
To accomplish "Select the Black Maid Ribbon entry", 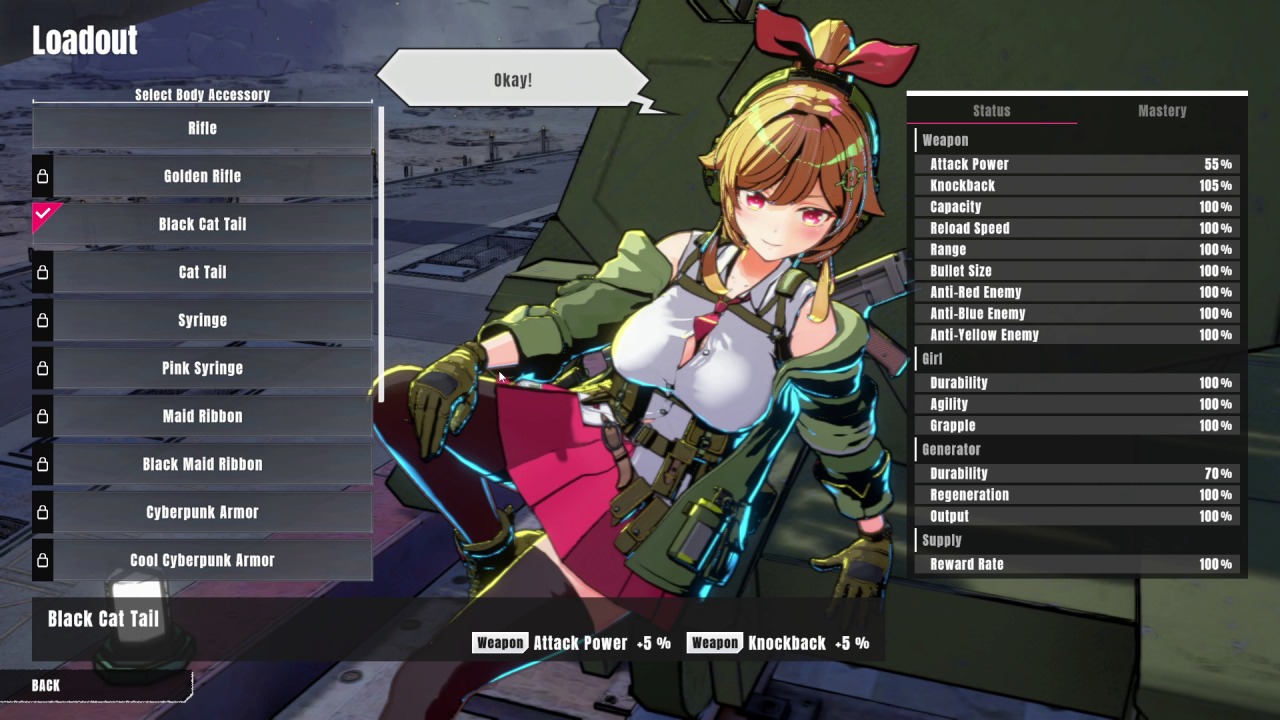I will pos(202,464).
